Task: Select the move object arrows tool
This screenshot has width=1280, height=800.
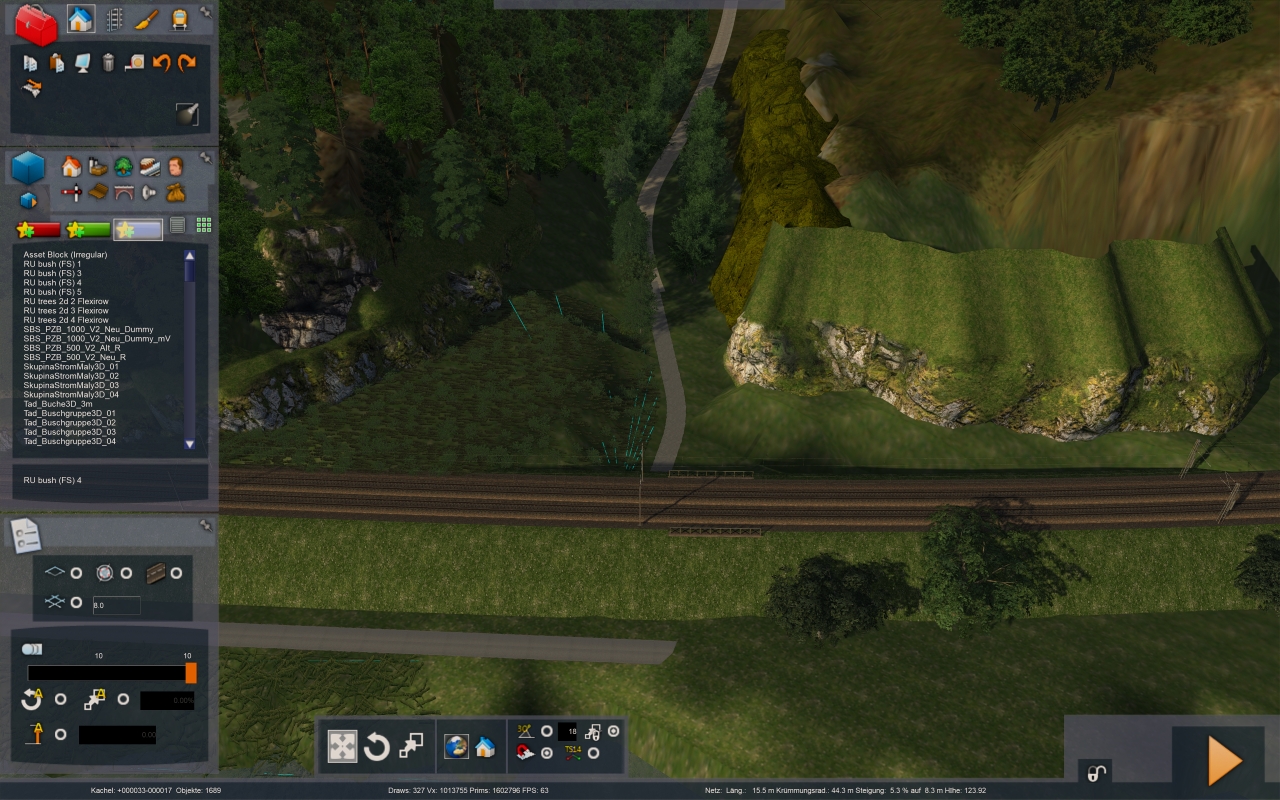Action: point(342,746)
